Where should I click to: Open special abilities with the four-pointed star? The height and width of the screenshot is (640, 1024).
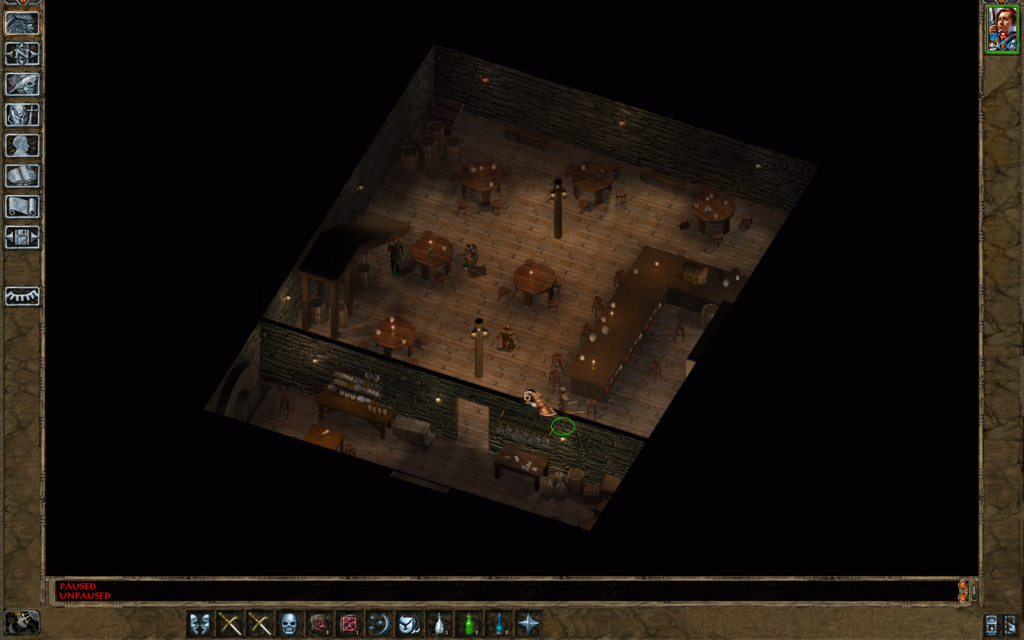click(x=528, y=624)
